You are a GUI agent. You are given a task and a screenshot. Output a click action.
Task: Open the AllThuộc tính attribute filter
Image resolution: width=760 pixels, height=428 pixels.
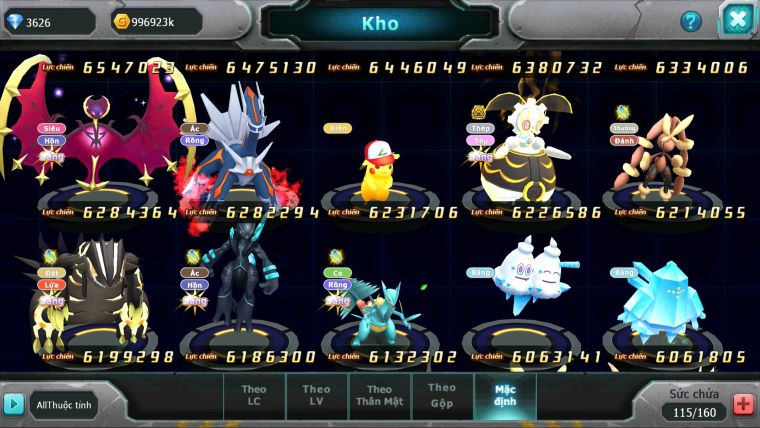[x=63, y=404]
